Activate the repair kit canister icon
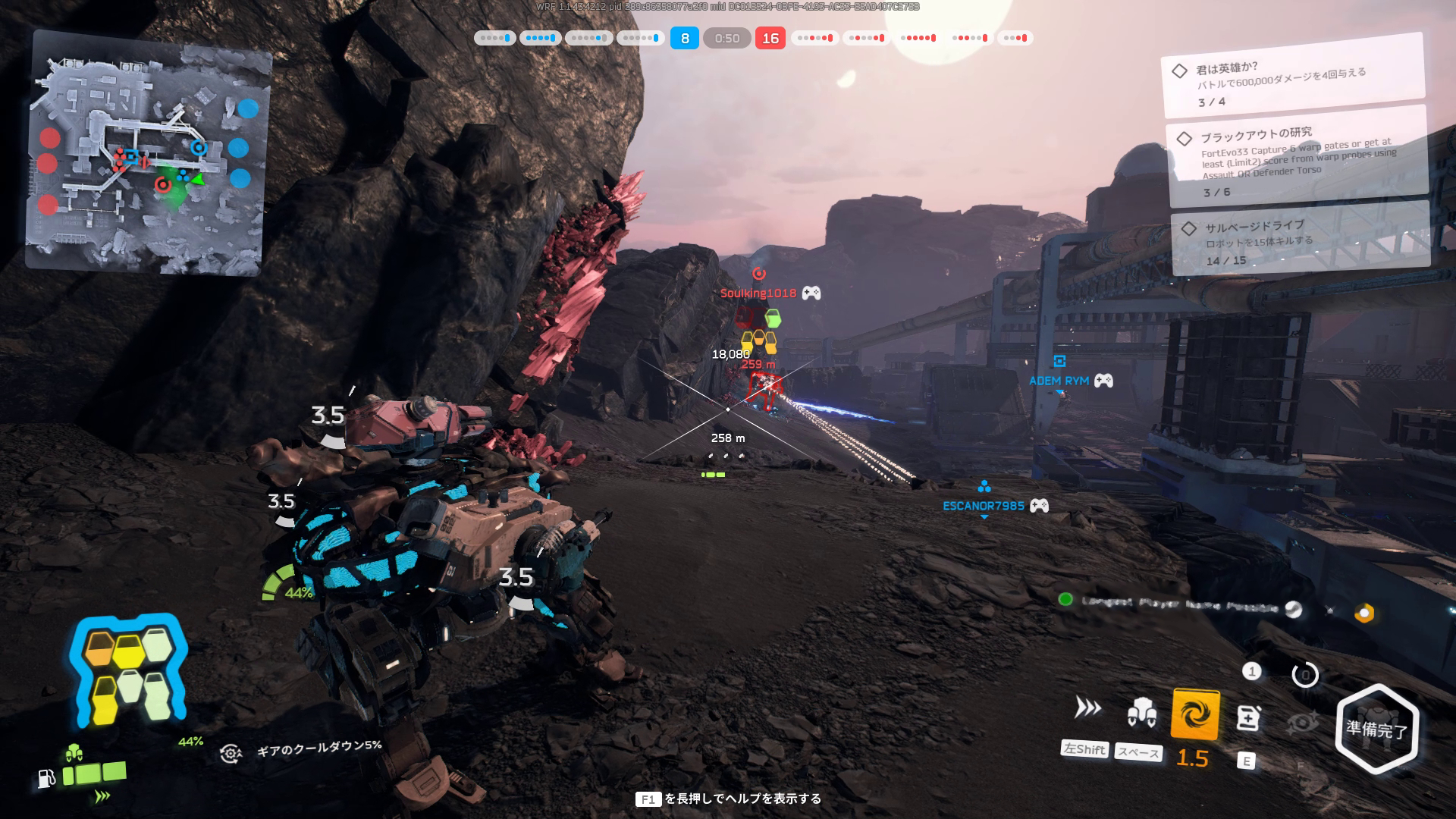Viewport: 1456px width, 819px height. click(x=1248, y=717)
